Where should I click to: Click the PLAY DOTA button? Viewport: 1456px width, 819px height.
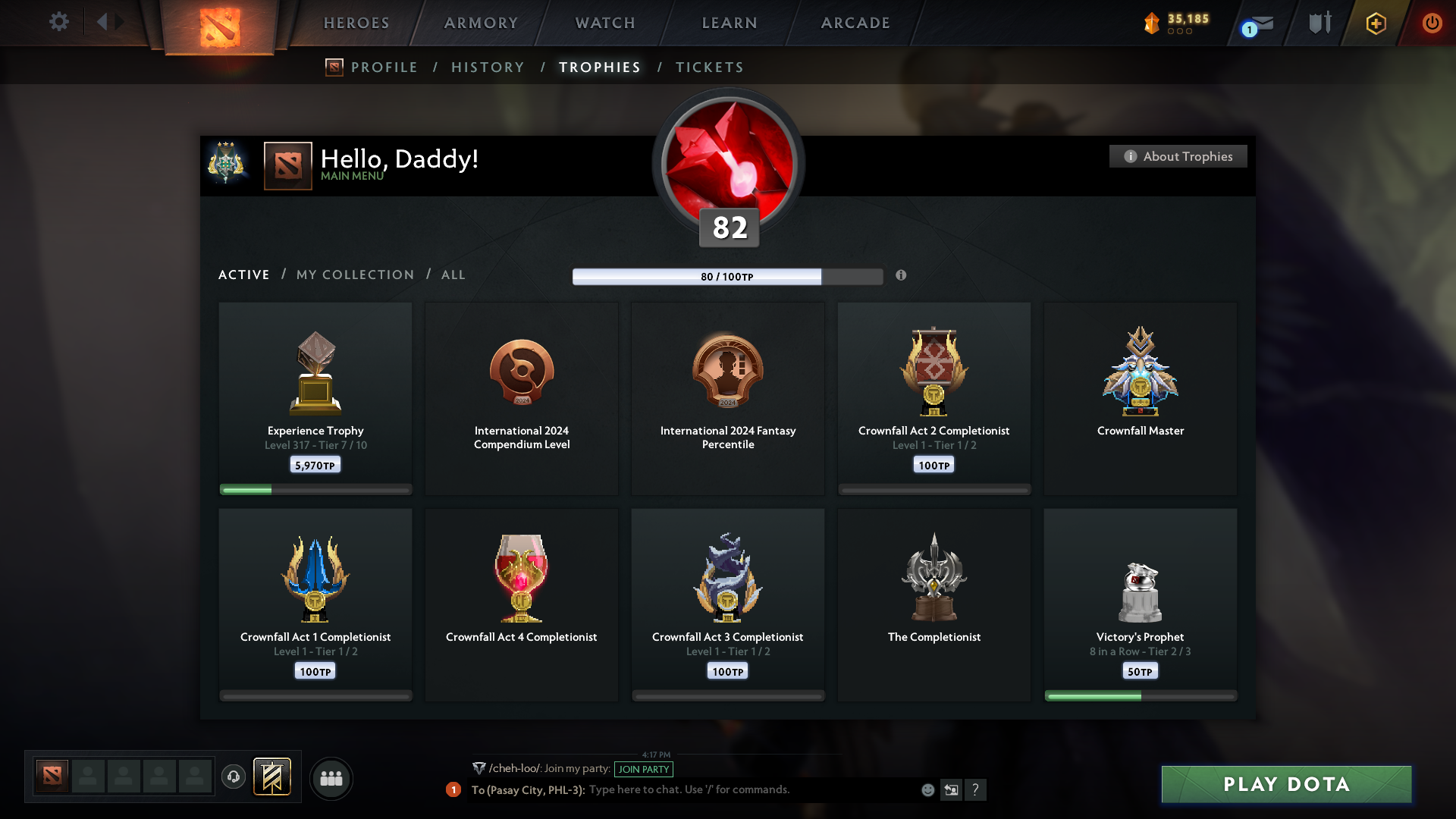[x=1285, y=785]
